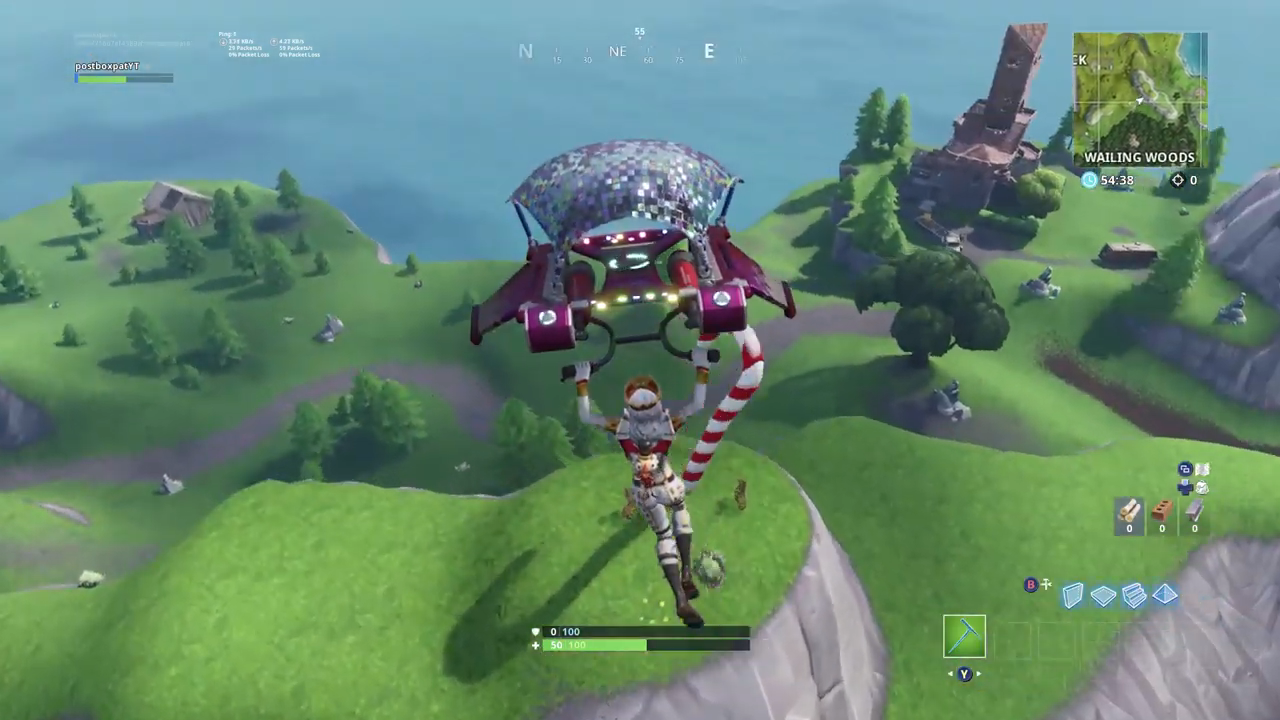Click the brick material icon
The width and height of the screenshot is (1280, 720).
coord(1161,513)
